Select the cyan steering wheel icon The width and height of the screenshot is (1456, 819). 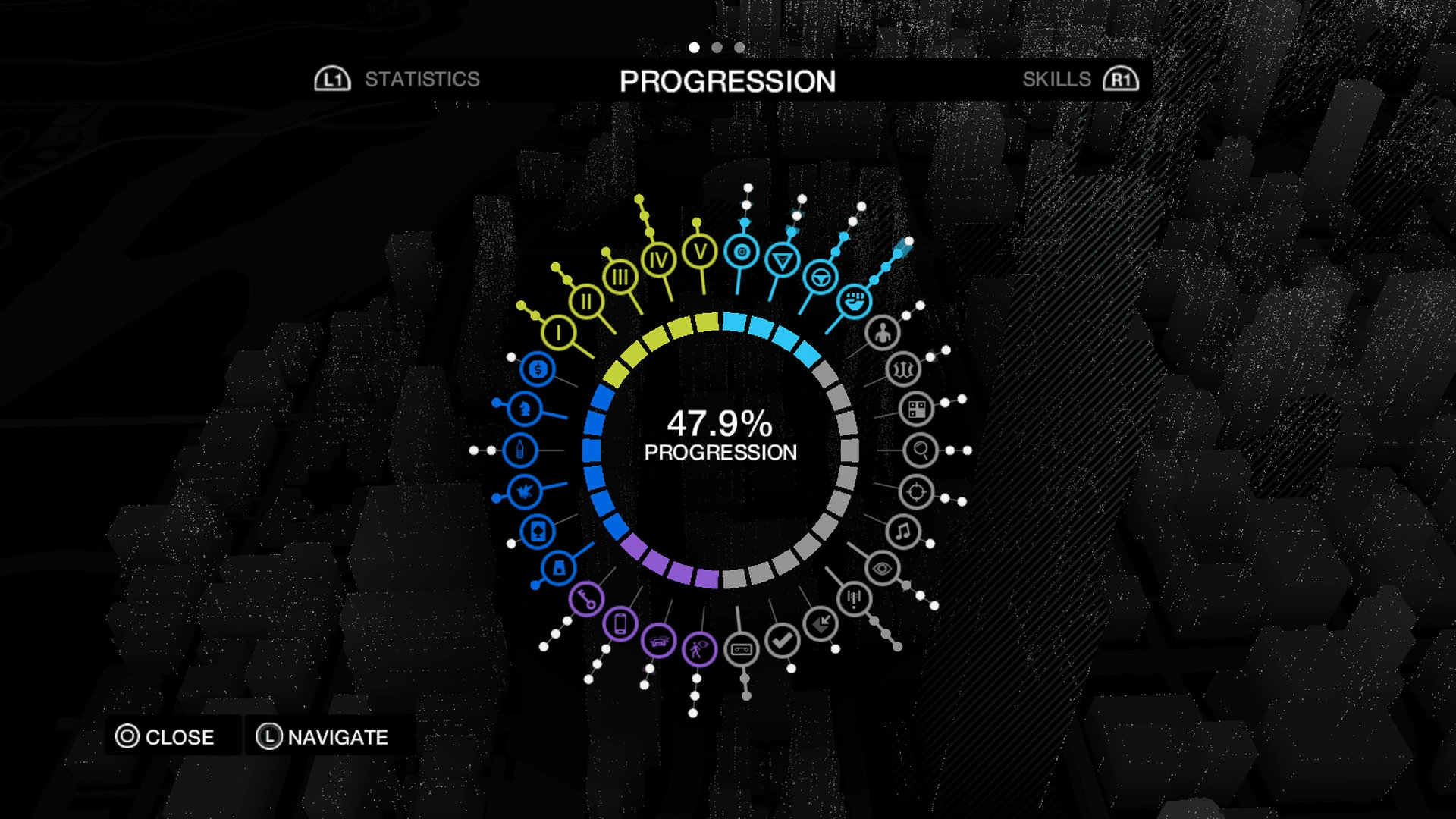(820, 278)
